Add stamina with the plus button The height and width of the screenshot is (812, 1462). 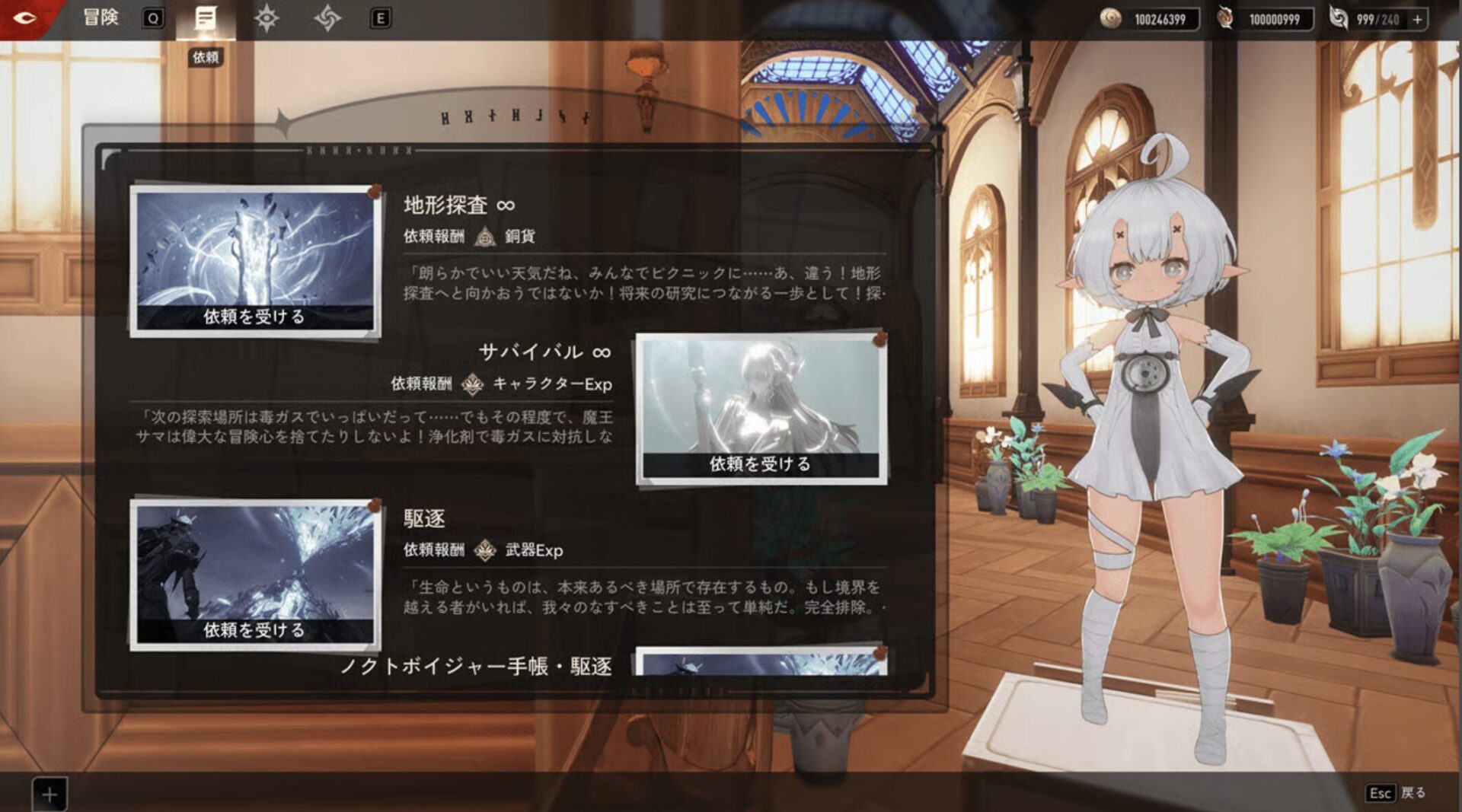click(x=1417, y=20)
